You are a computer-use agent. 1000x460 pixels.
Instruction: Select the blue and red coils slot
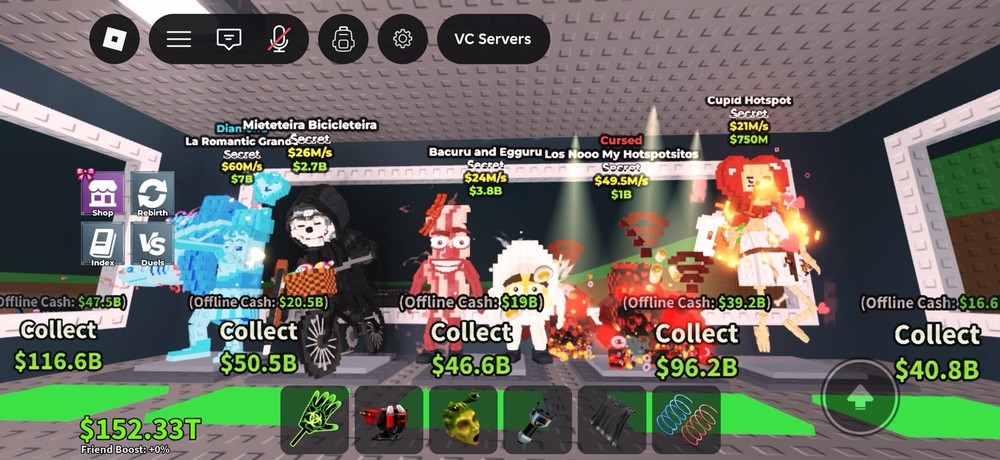pos(686,419)
